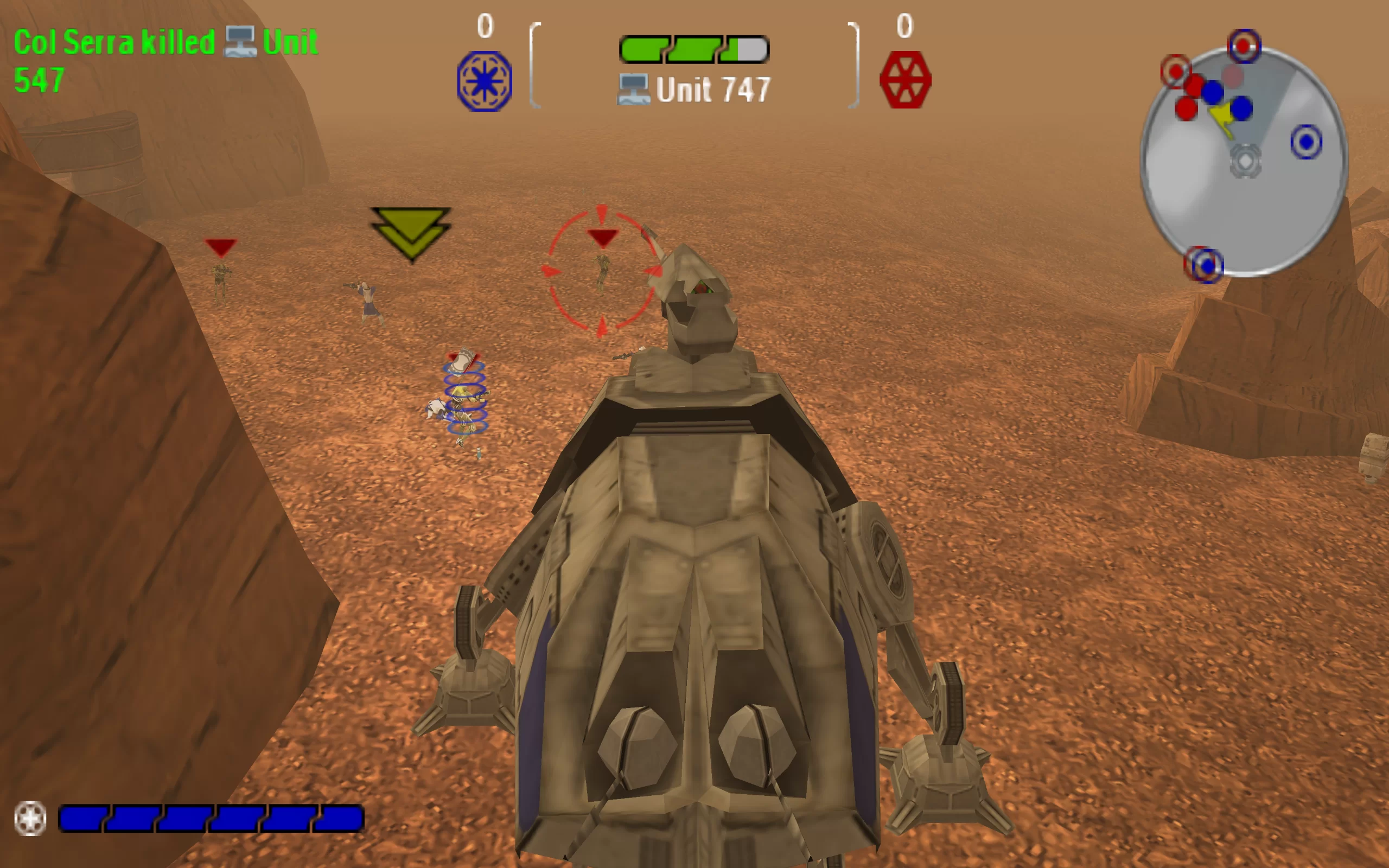Click the yellow player arrow on the minimap
This screenshot has height=868, width=1389.
click(1223, 118)
